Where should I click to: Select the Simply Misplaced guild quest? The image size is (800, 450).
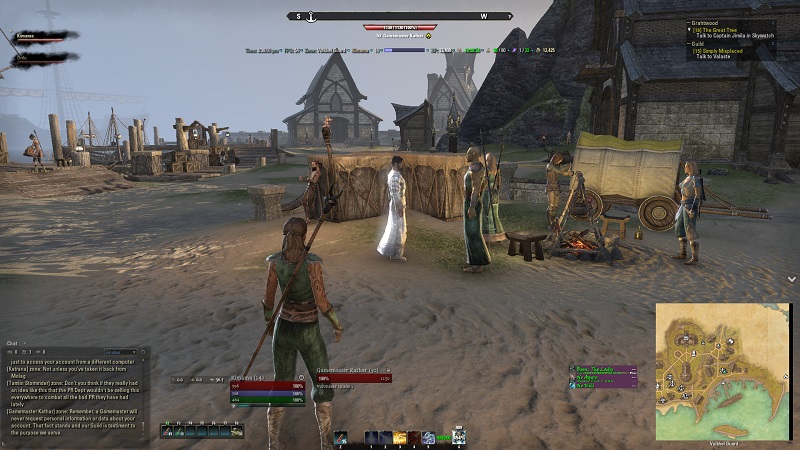click(724, 50)
